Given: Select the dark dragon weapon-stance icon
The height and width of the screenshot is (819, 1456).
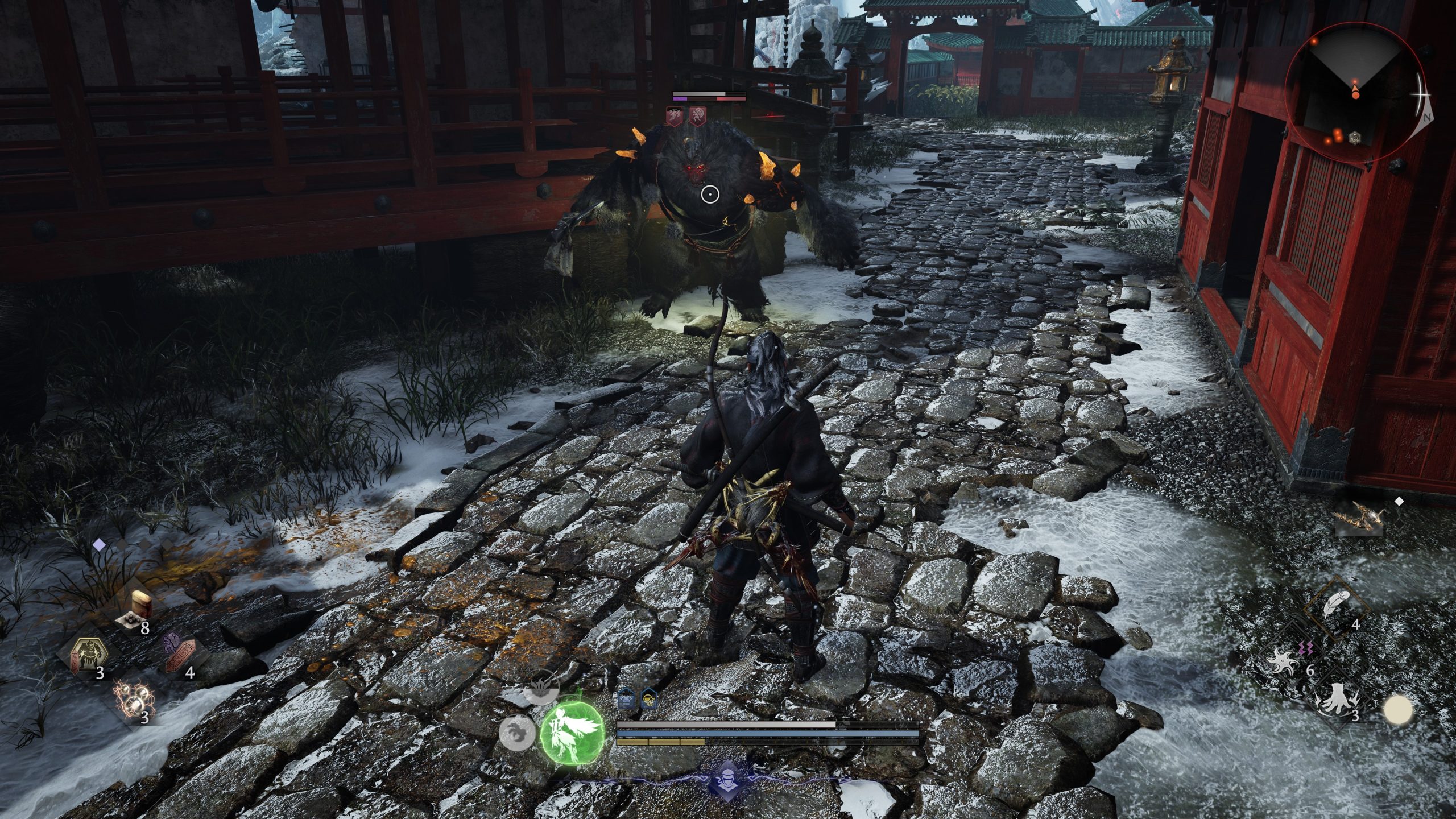Looking at the screenshot, I should (x=541, y=688).
